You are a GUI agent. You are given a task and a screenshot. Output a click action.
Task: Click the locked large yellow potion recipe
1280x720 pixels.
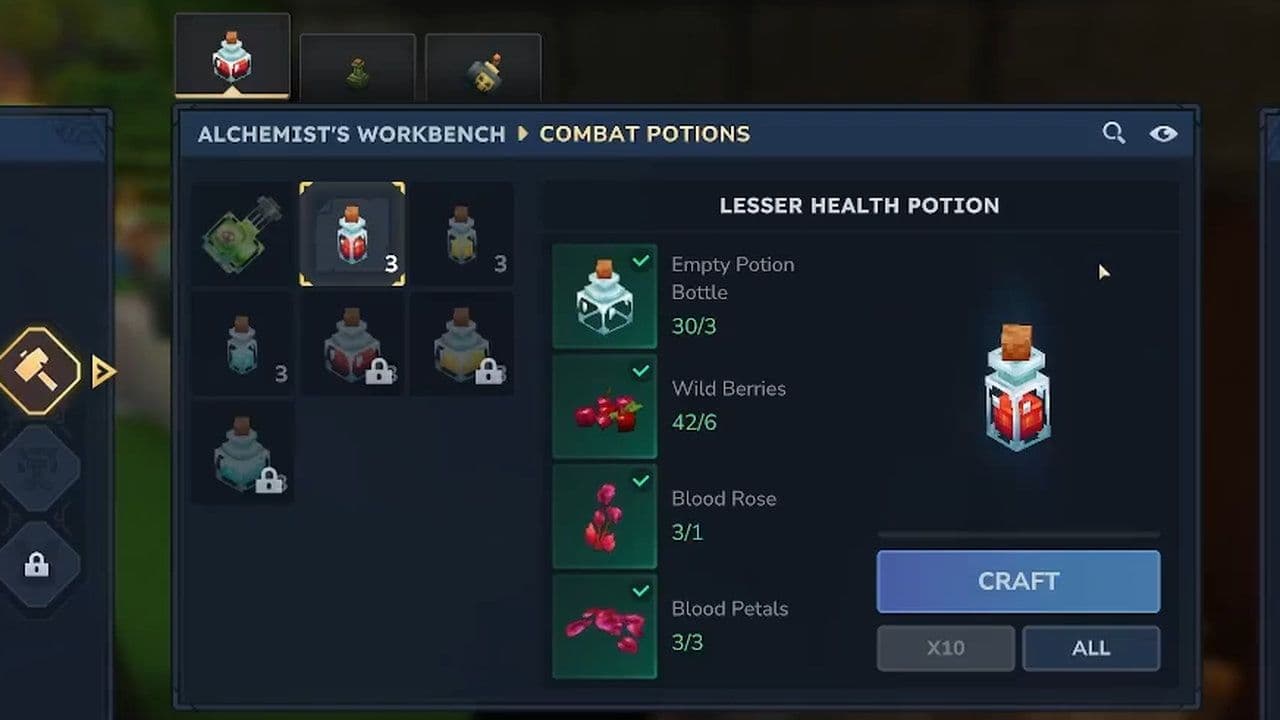[x=462, y=344]
